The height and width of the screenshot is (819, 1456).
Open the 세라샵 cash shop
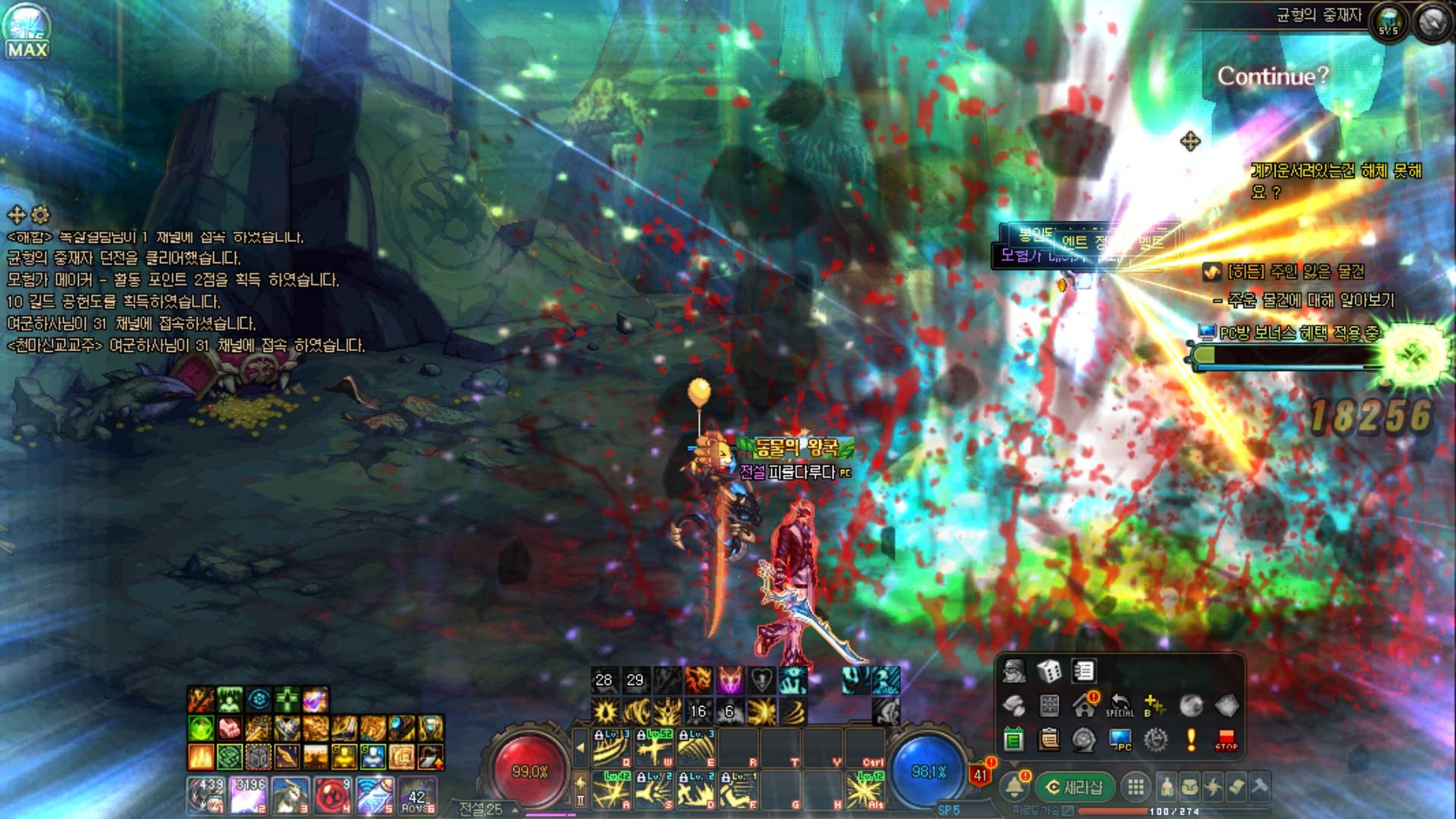[x=1075, y=787]
